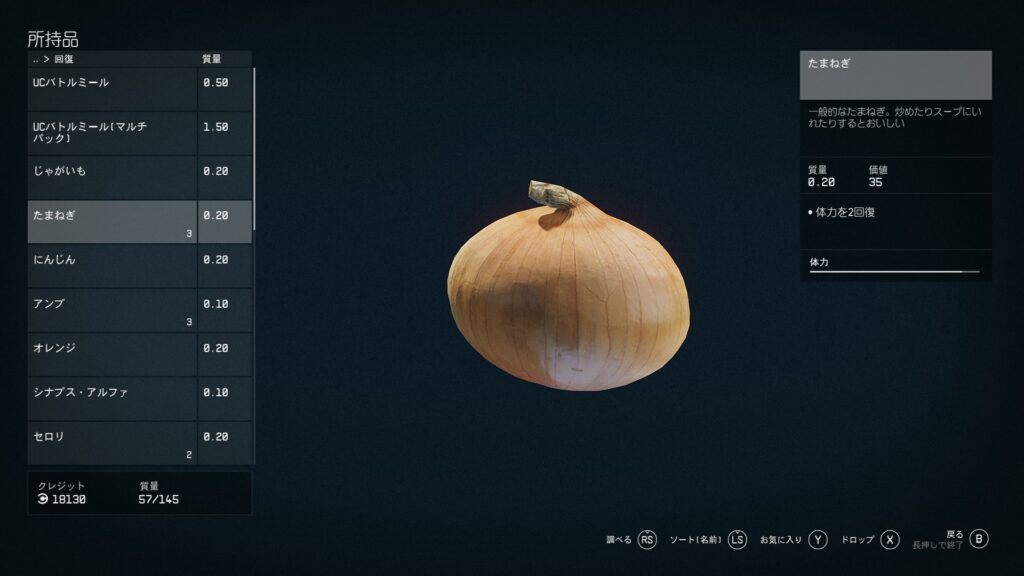Select the じゃがいも inventory entry
Image resolution: width=1024 pixels, height=576 pixels.
tap(112, 177)
